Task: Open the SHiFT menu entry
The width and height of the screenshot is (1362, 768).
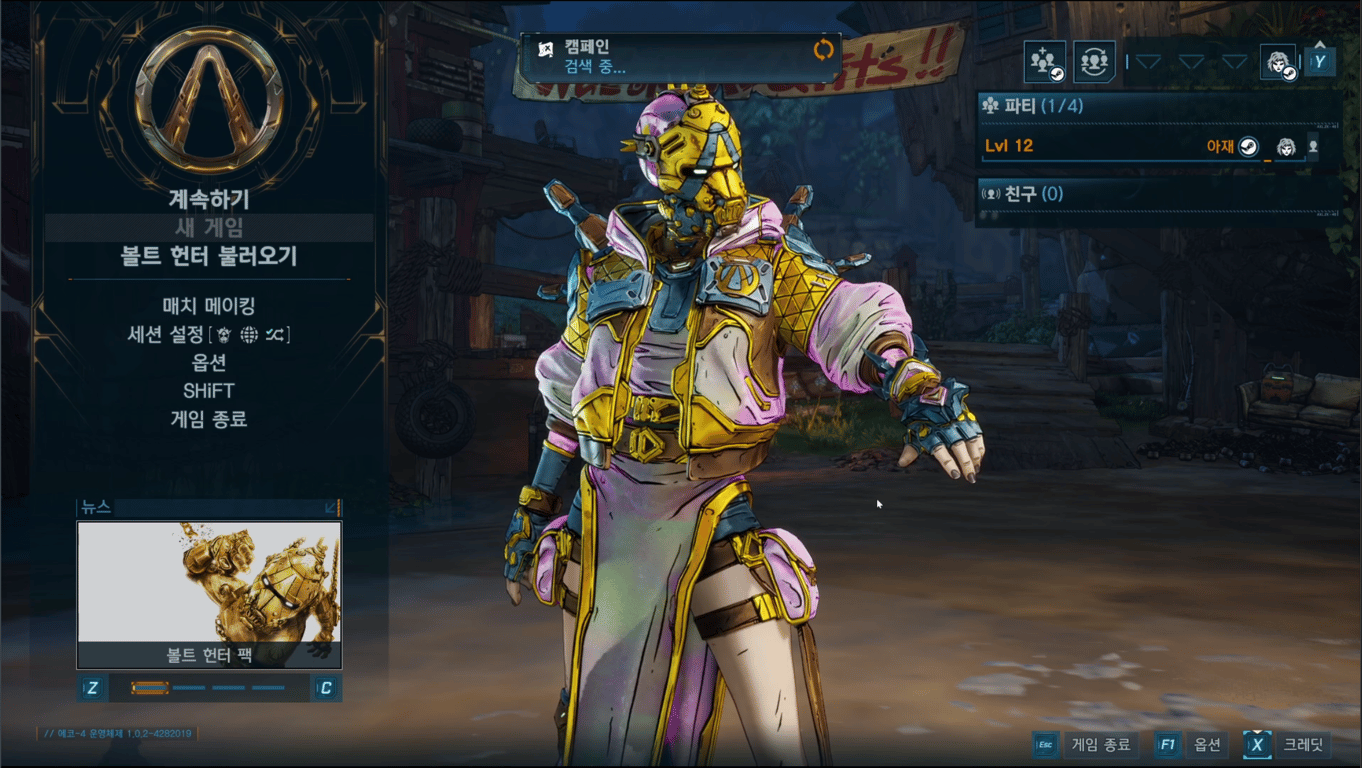Action: tap(208, 390)
